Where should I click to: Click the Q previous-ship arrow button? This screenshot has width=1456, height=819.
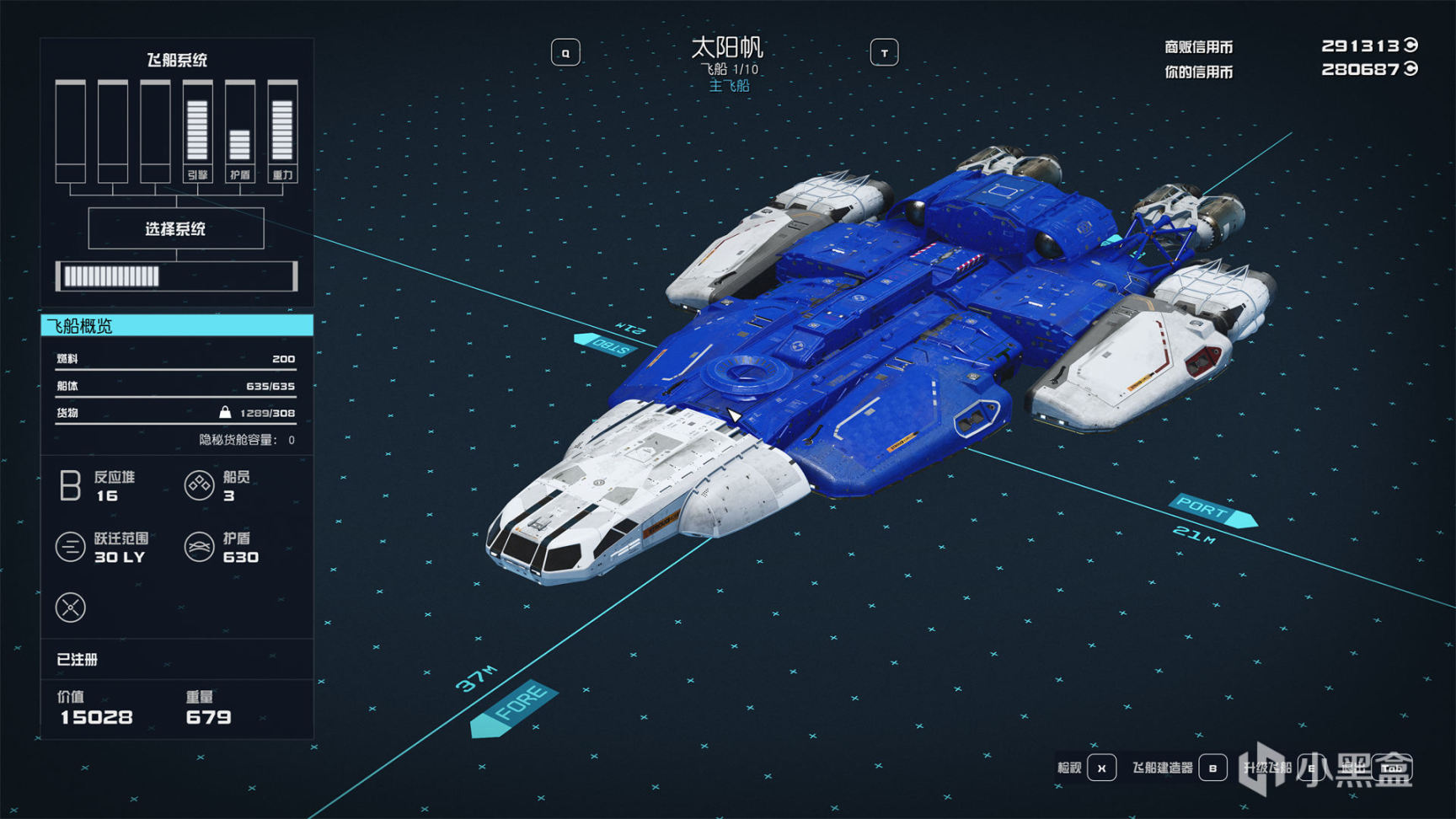point(566,52)
